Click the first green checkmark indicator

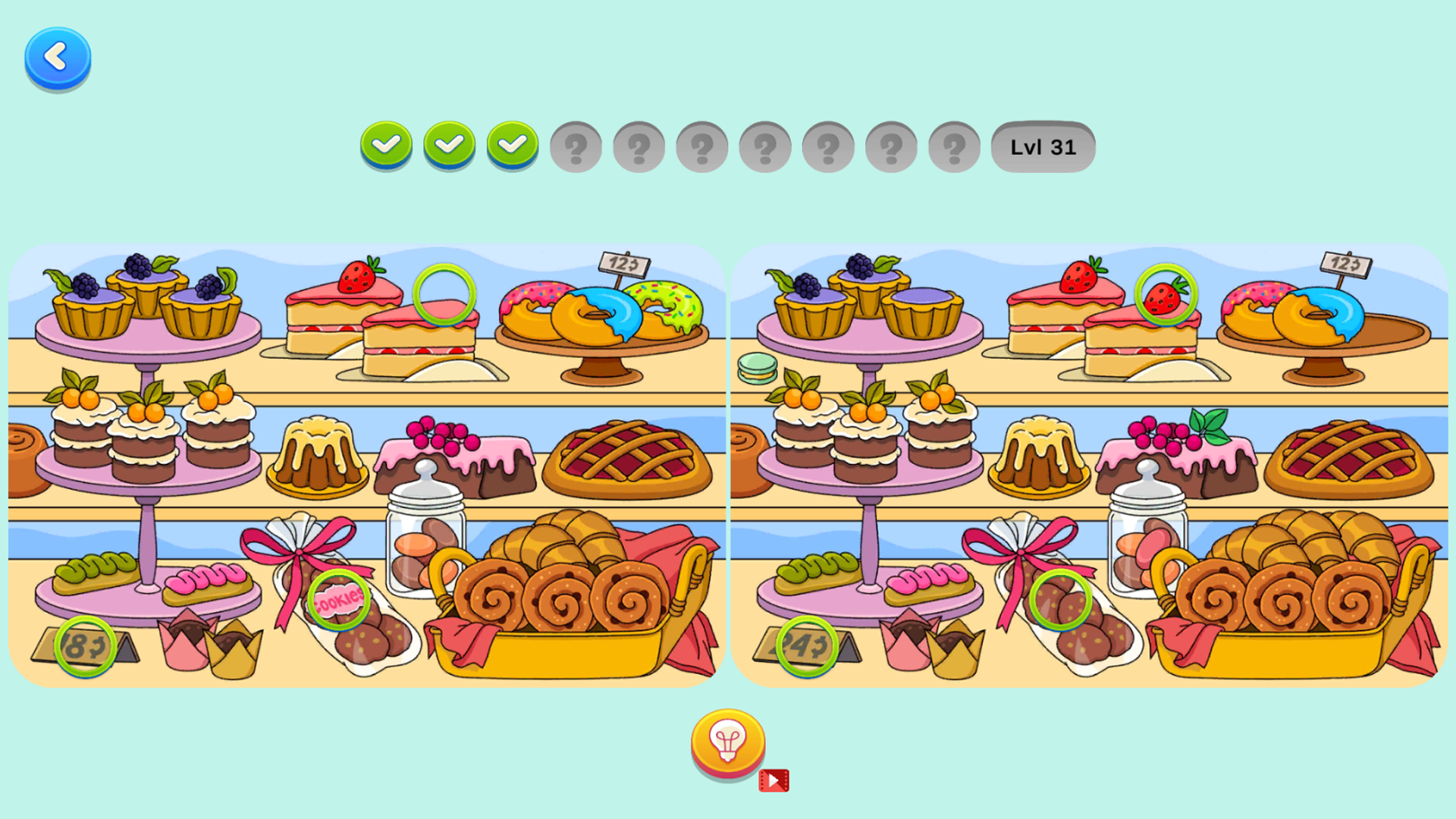(387, 146)
